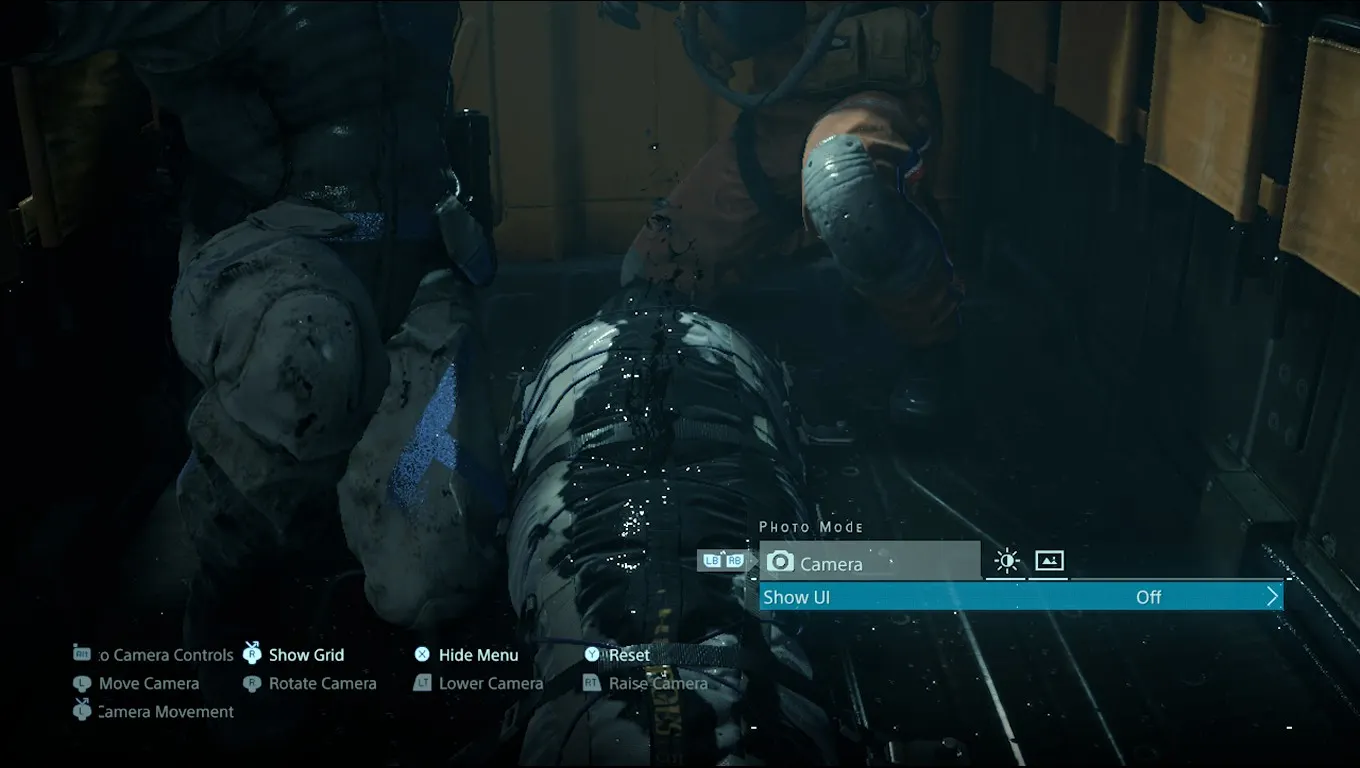Image resolution: width=1360 pixels, height=768 pixels.
Task: Select the Camera tab in Photo Mode
Action: tap(869, 562)
